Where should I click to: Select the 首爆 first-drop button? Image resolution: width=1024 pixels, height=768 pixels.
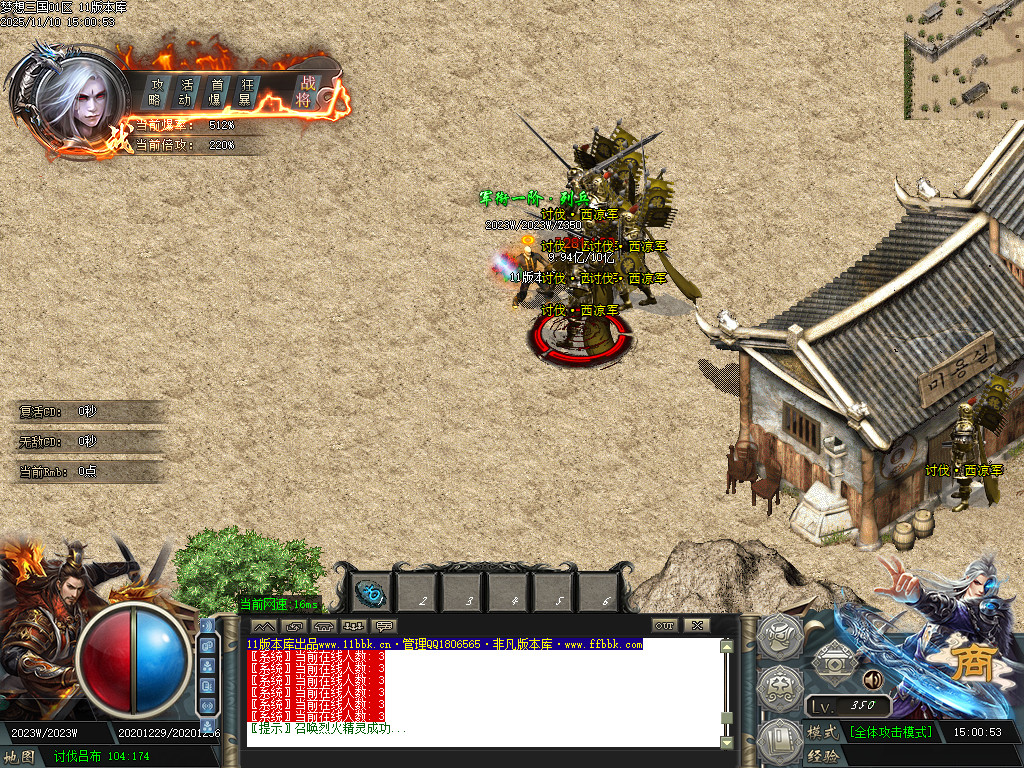[215, 91]
